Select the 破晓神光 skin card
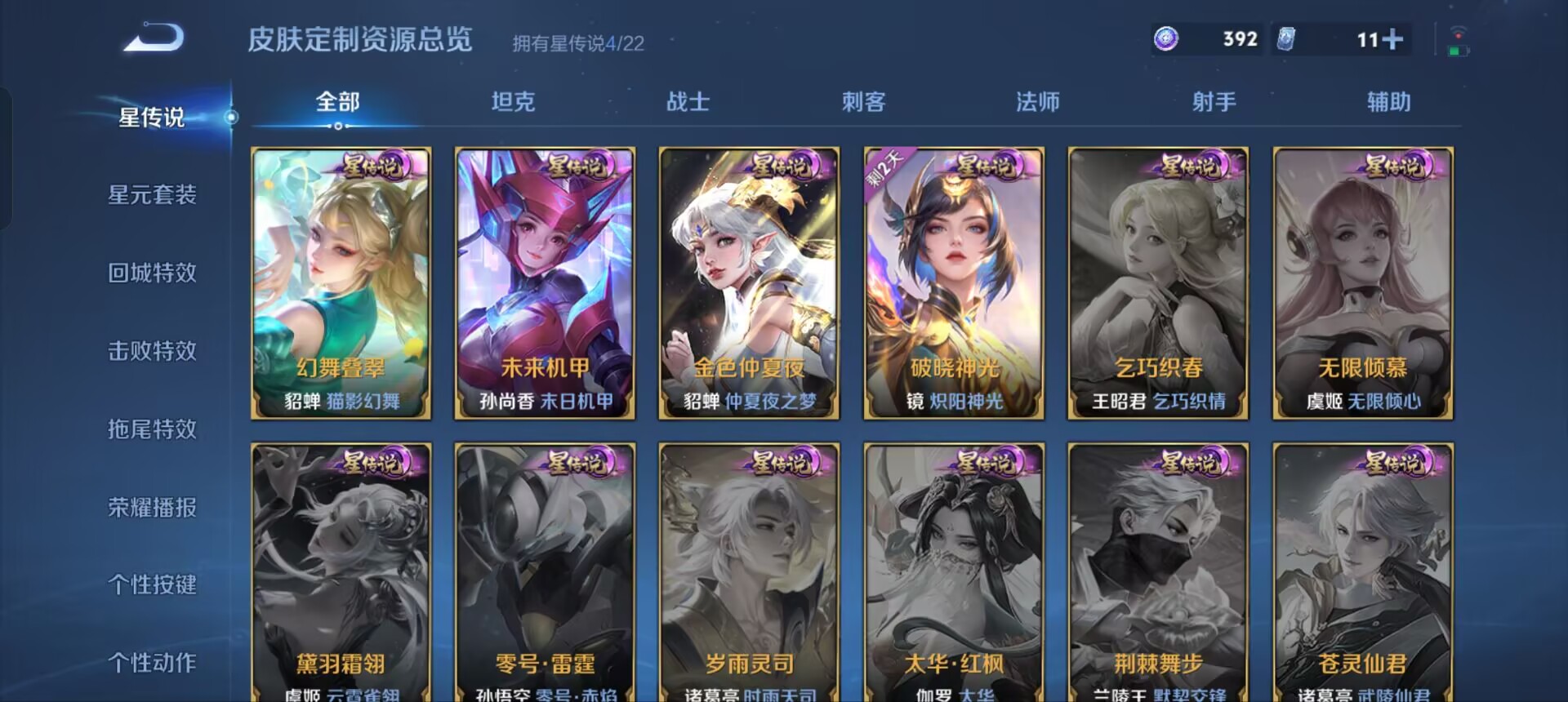 point(953,284)
